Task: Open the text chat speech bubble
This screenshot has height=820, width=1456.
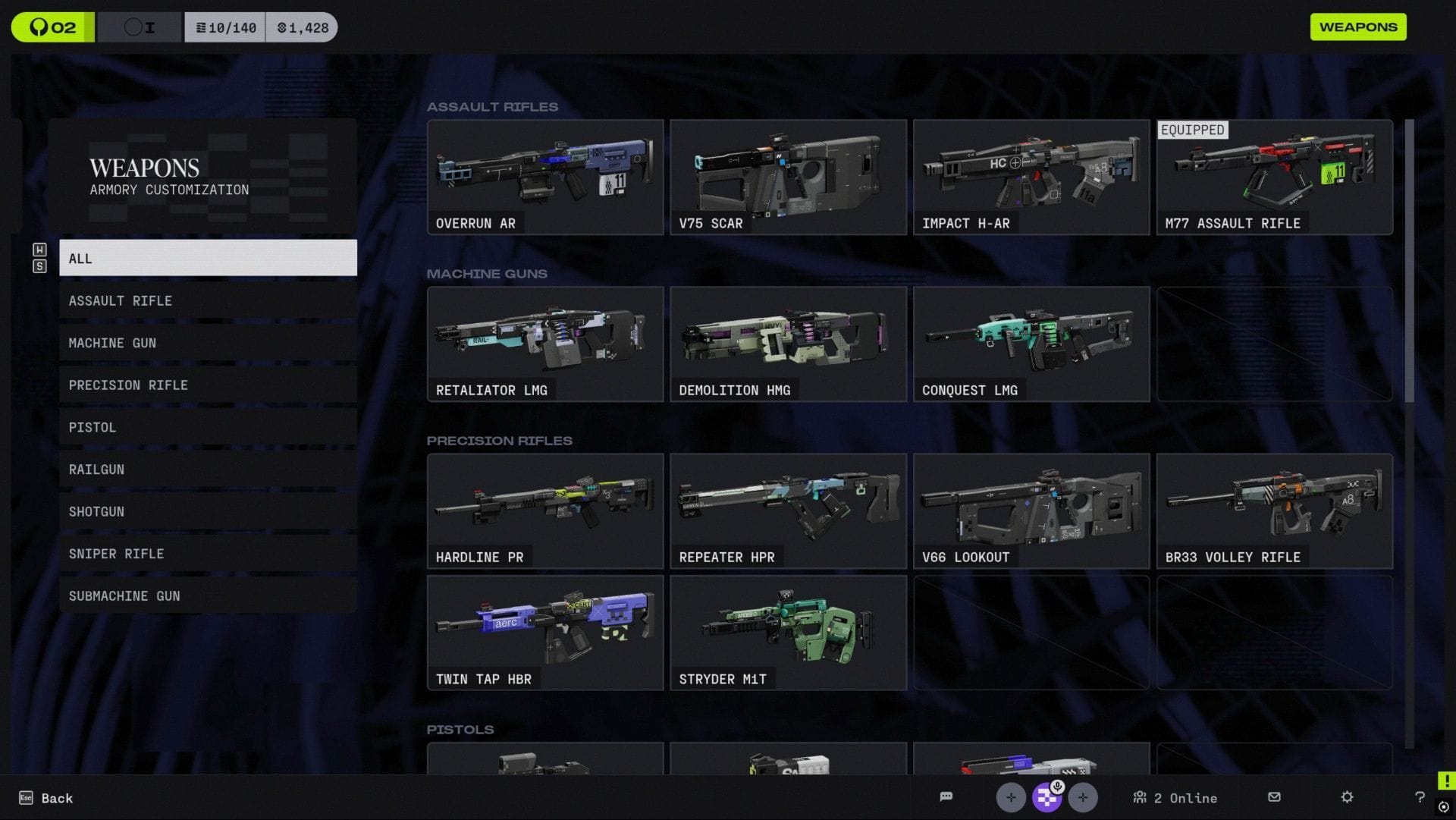Action: pyautogui.click(x=946, y=797)
